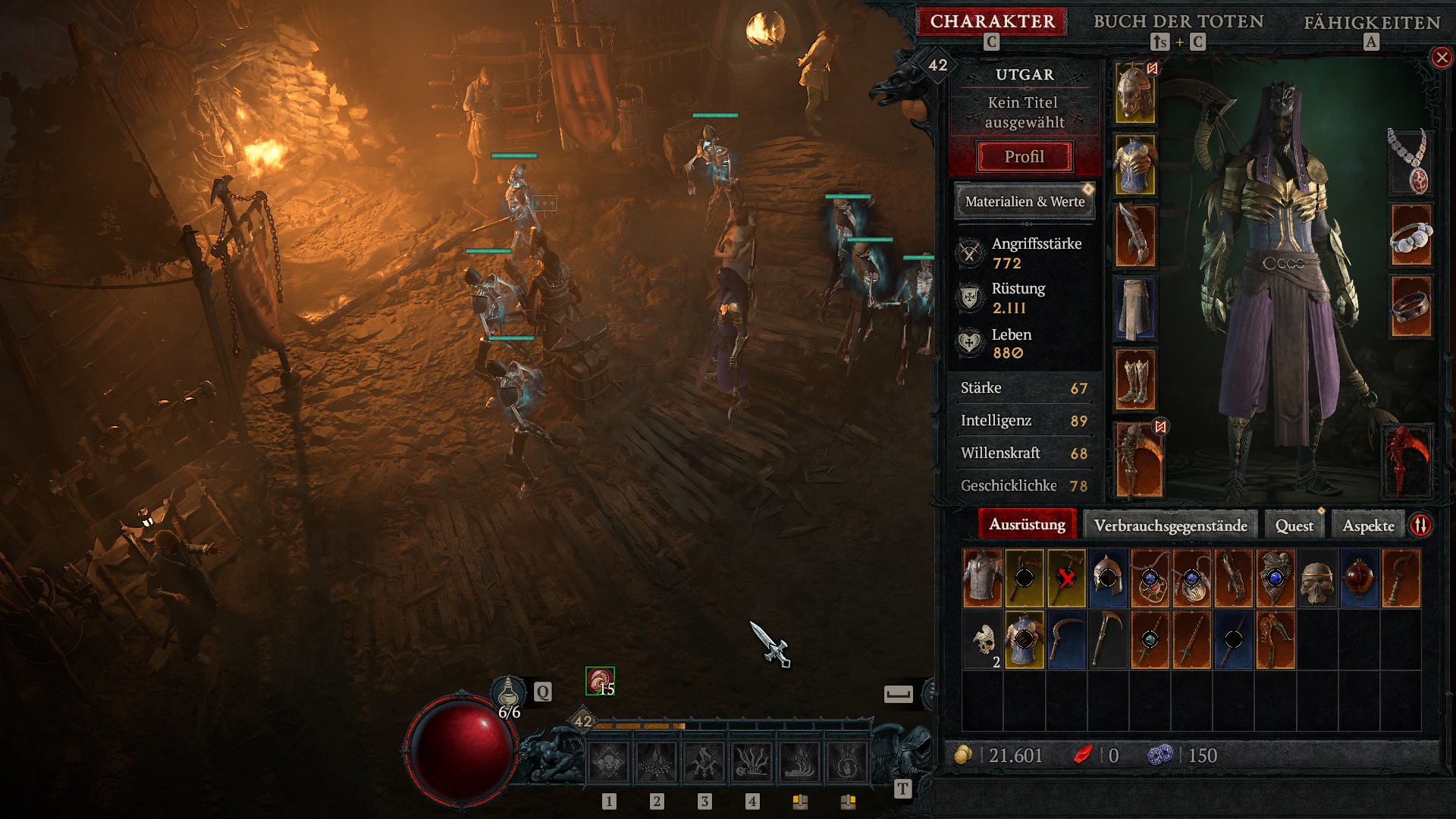1456x819 pixels.
Task: Select the red-crossed scythe item
Action: point(1066,579)
